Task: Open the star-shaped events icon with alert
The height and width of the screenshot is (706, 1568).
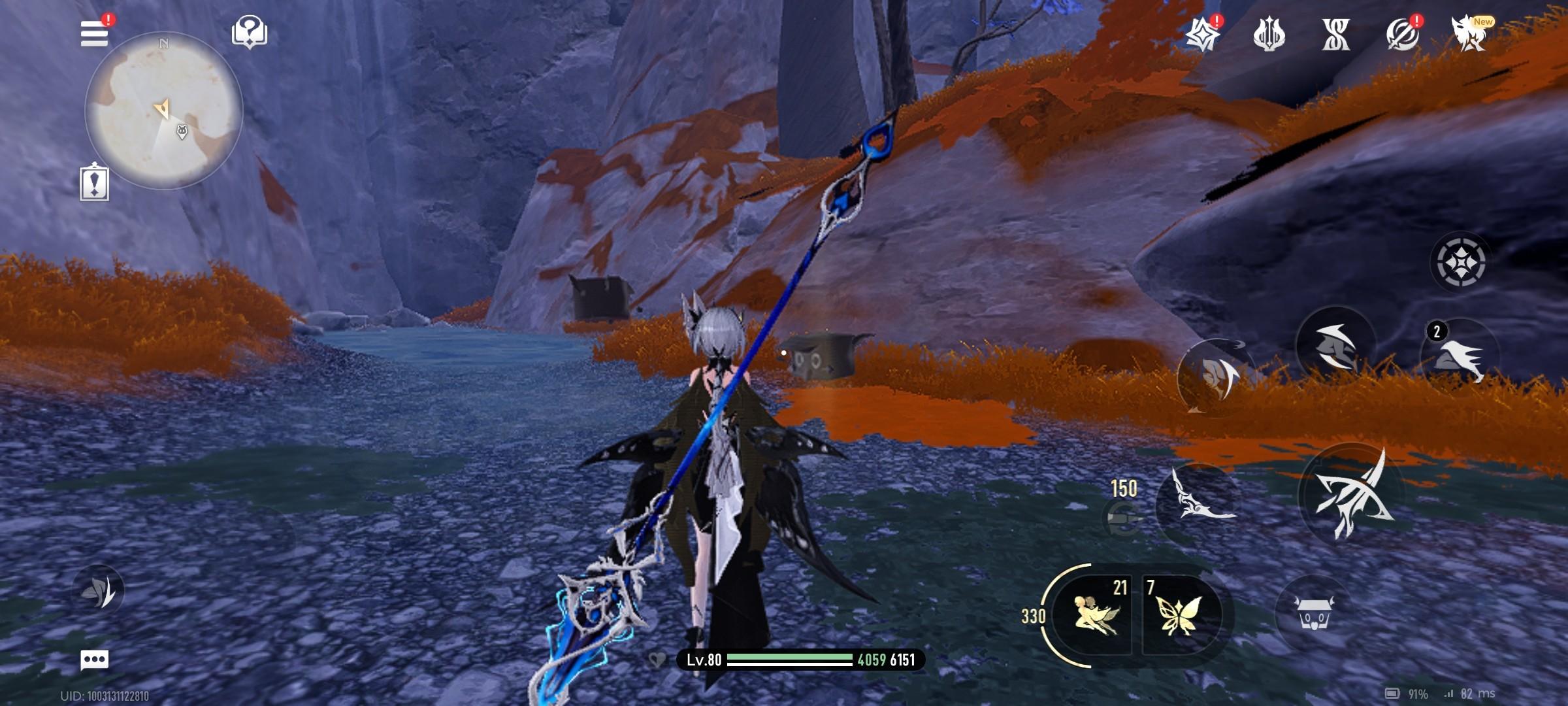Action: pyautogui.click(x=1202, y=34)
